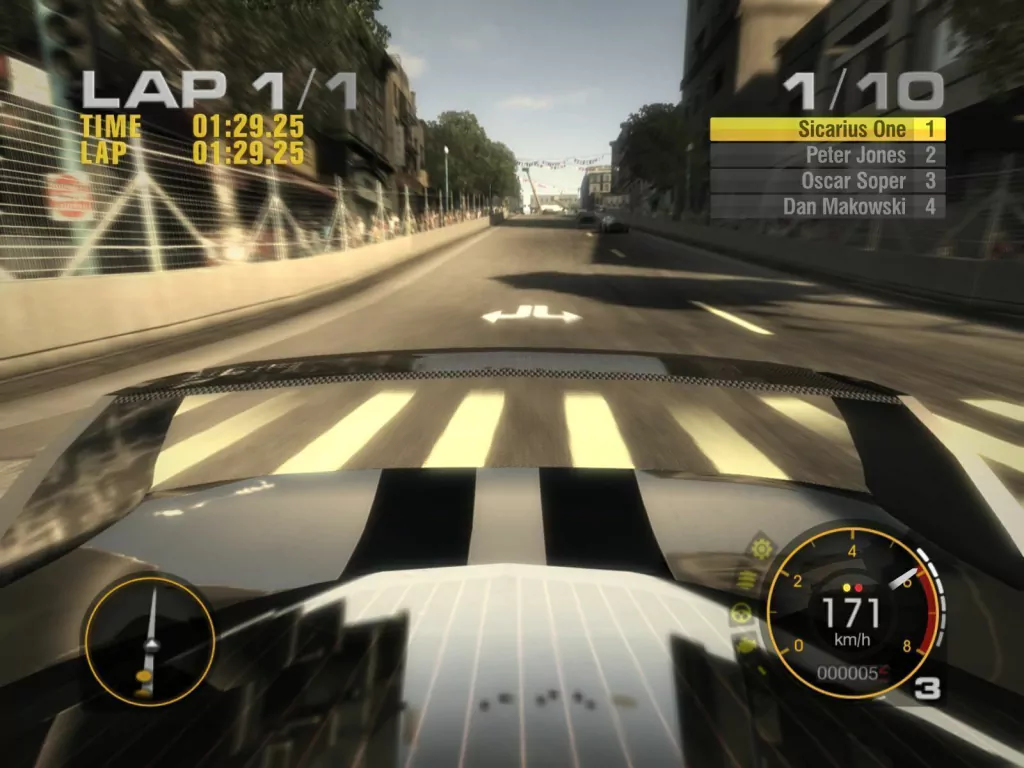Select Sicarius One in the standings
The image size is (1024, 768).
[x=827, y=129]
